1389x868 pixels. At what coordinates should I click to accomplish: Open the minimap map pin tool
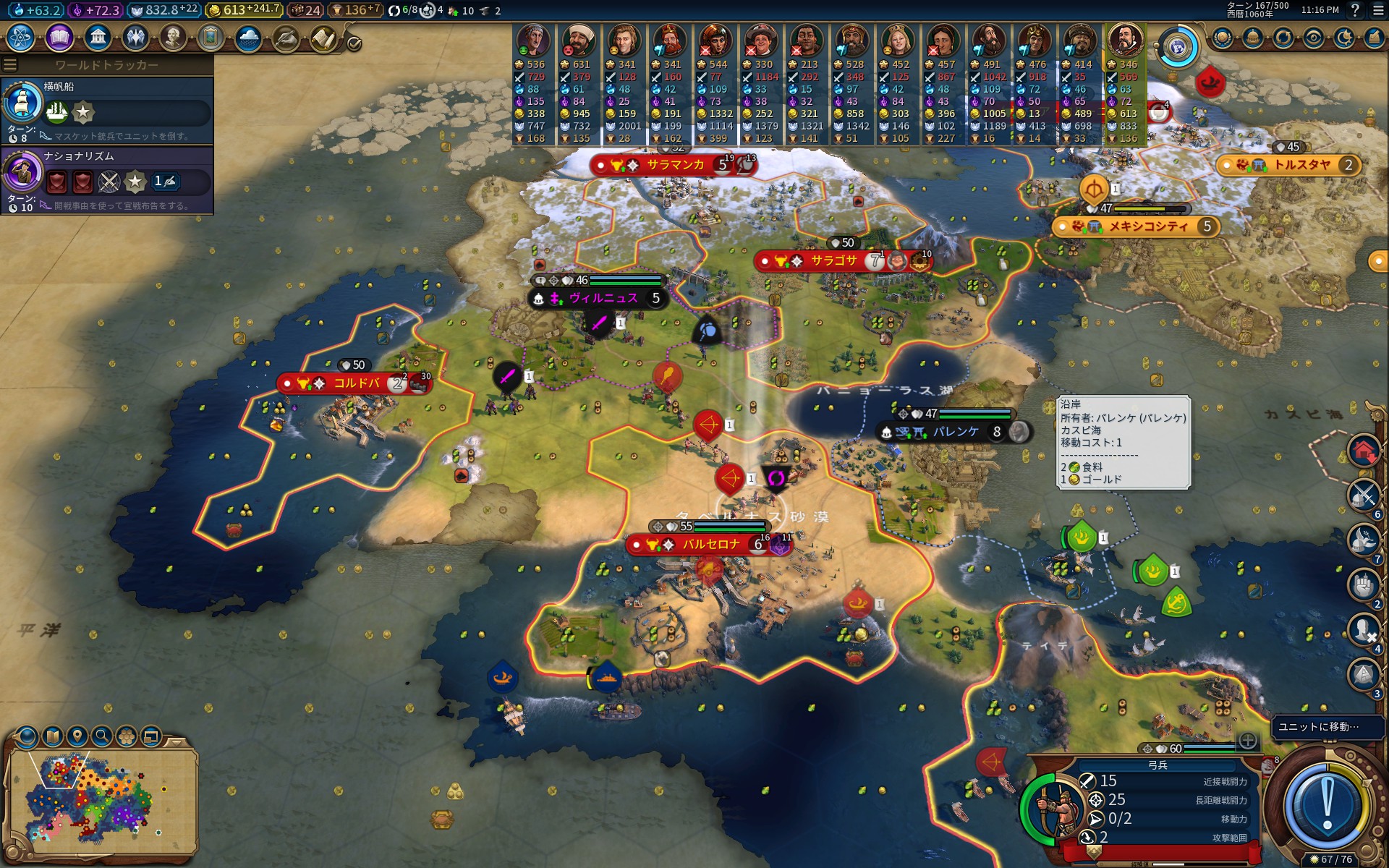pyautogui.click(x=77, y=736)
